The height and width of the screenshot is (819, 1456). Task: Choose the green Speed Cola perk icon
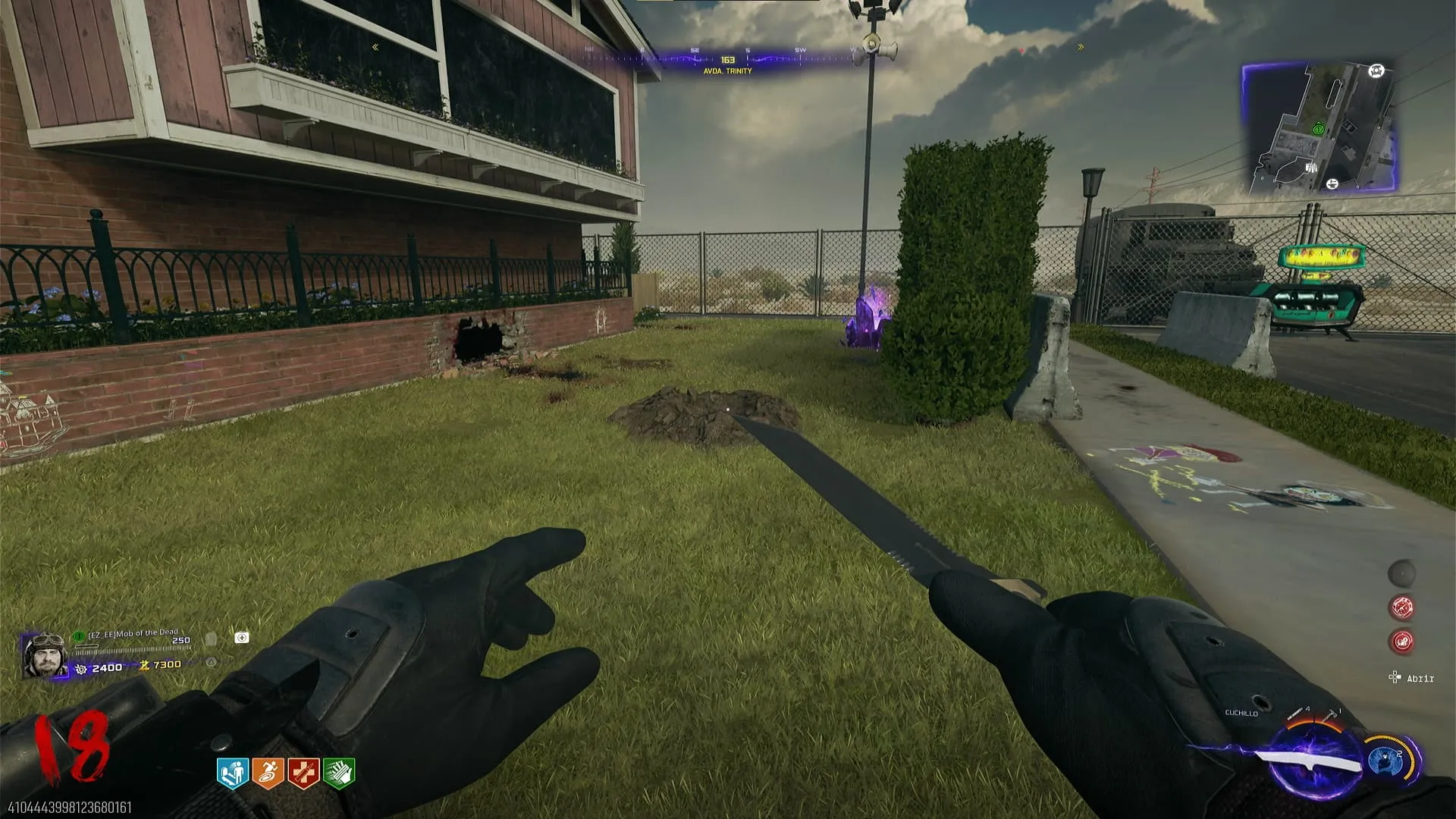(339, 773)
